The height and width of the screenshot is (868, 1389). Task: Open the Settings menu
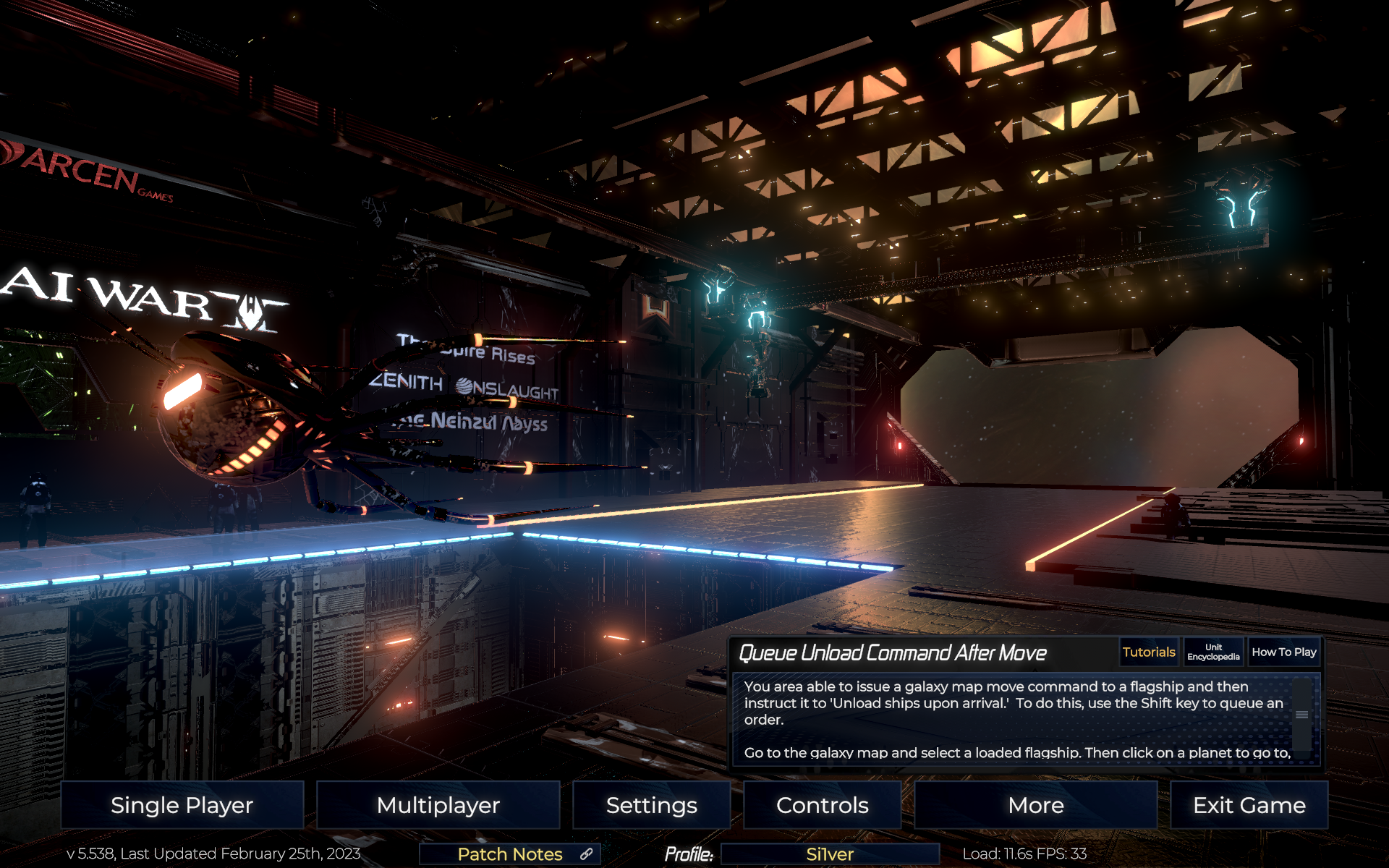(x=651, y=805)
